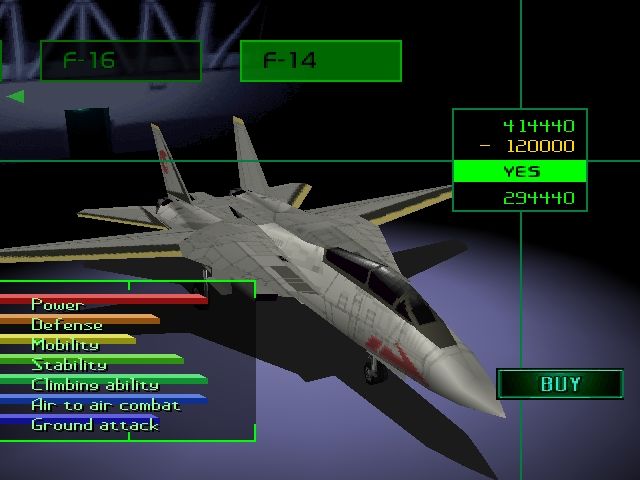Choose the highlighted F-14 aircraft tab
This screenshot has height=480, width=640.
click(x=320, y=61)
